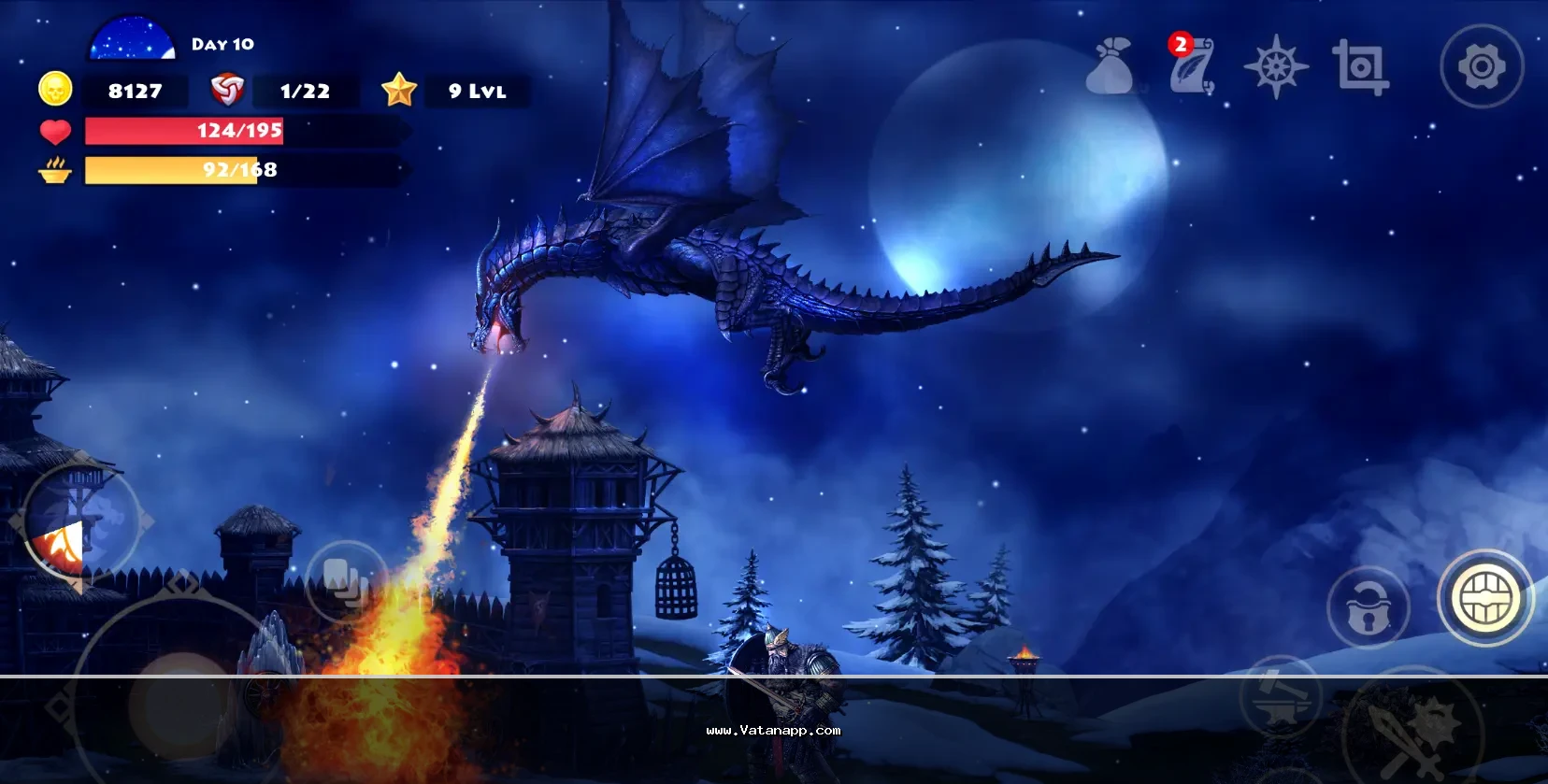Tap the screenshot capture icon
The height and width of the screenshot is (784, 1548).
tap(1360, 66)
